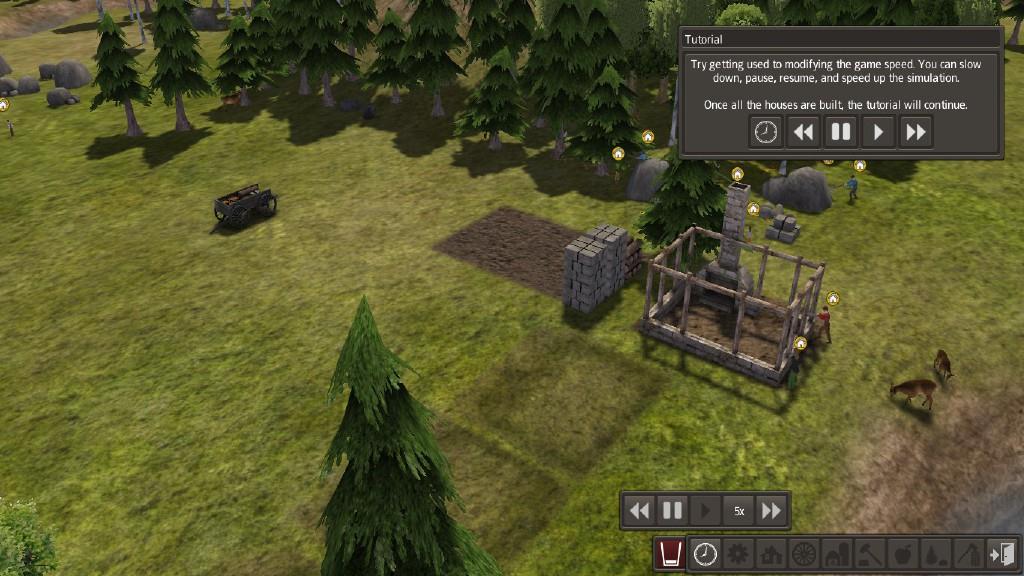Open the apple food production menu
The height and width of the screenshot is (576, 1024).
tap(901, 553)
